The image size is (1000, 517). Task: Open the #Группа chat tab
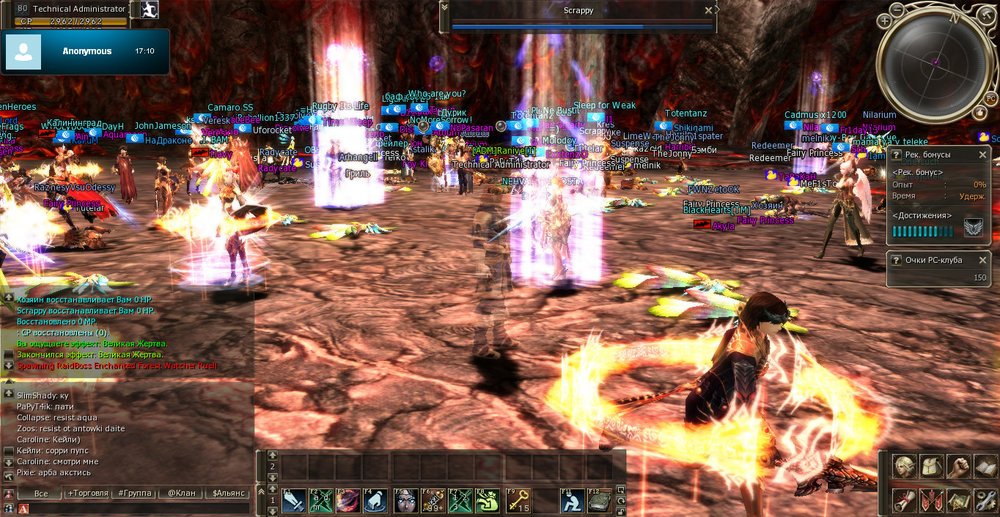coord(134,494)
